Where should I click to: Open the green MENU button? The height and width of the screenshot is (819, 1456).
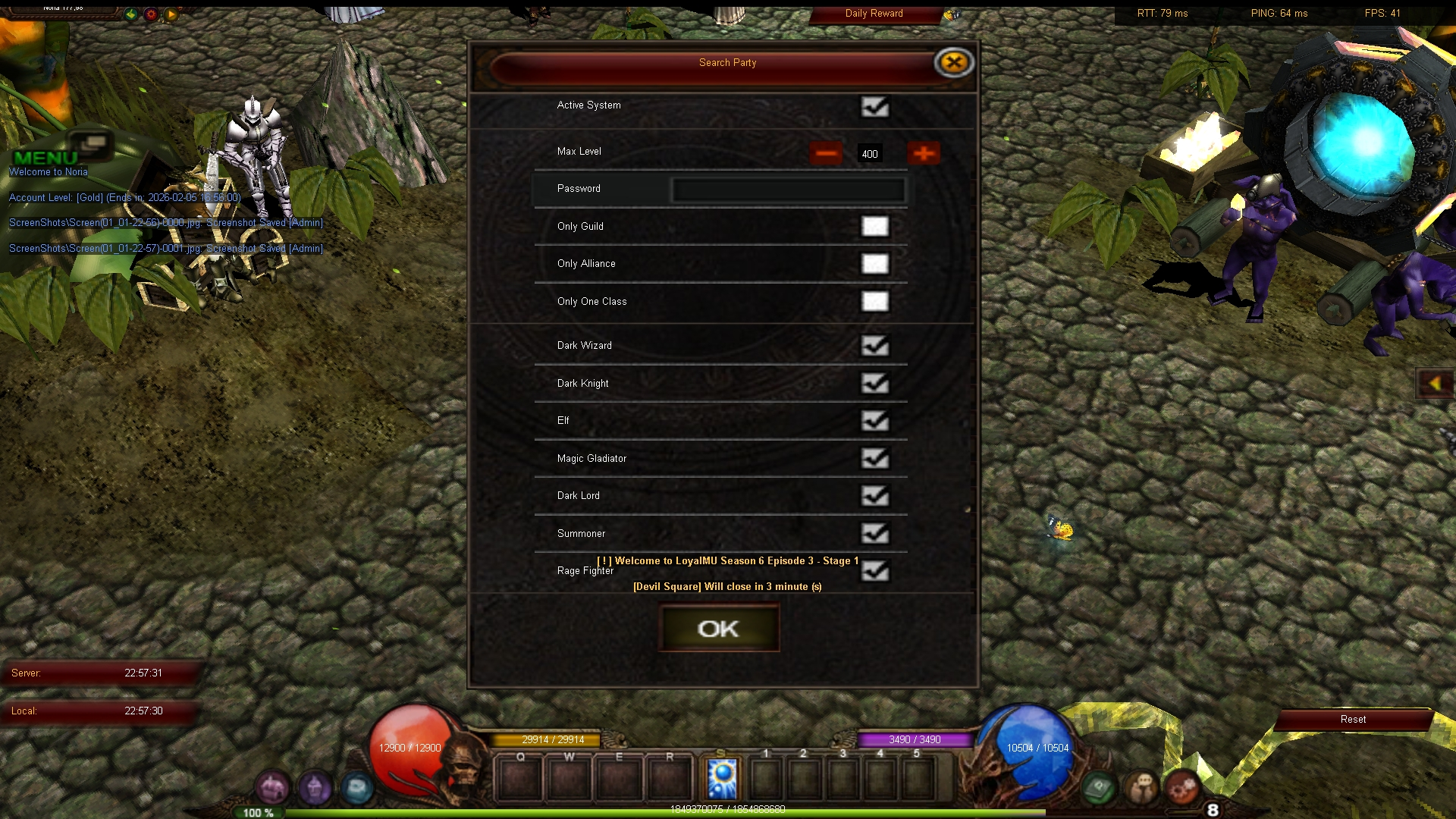(47, 156)
